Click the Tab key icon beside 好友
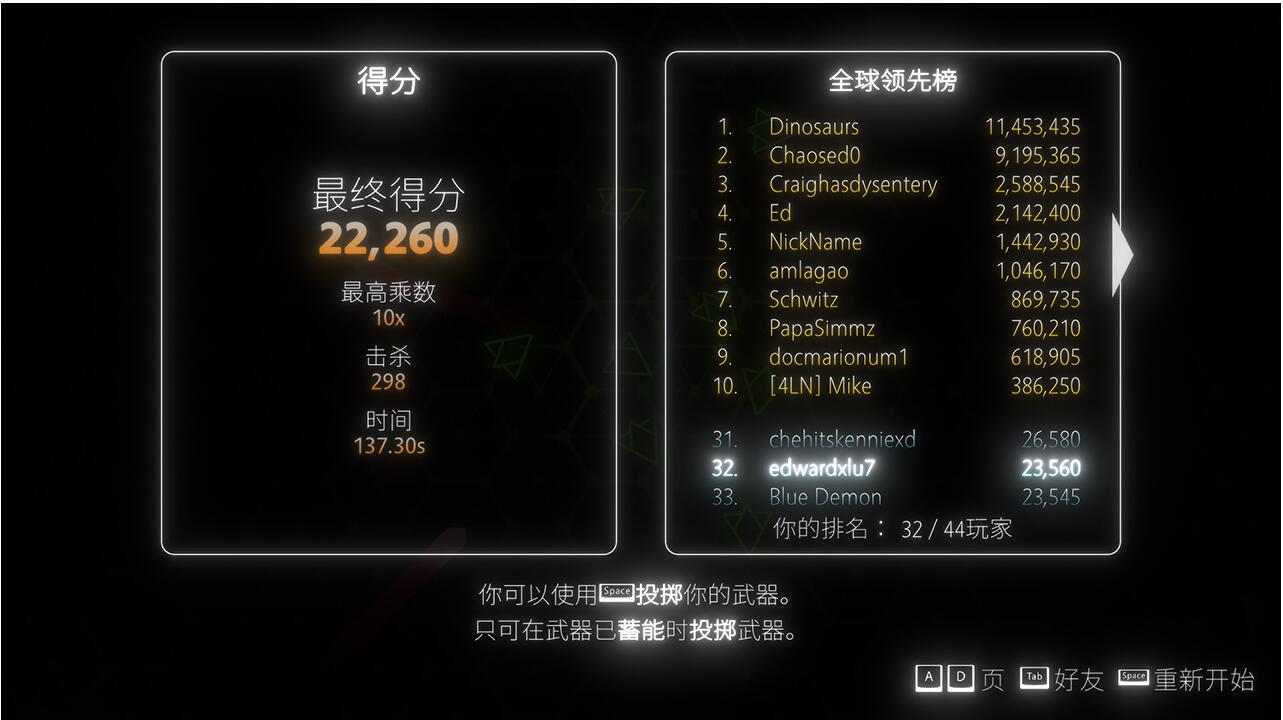 pyautogui.click(x=1034, y=678)
